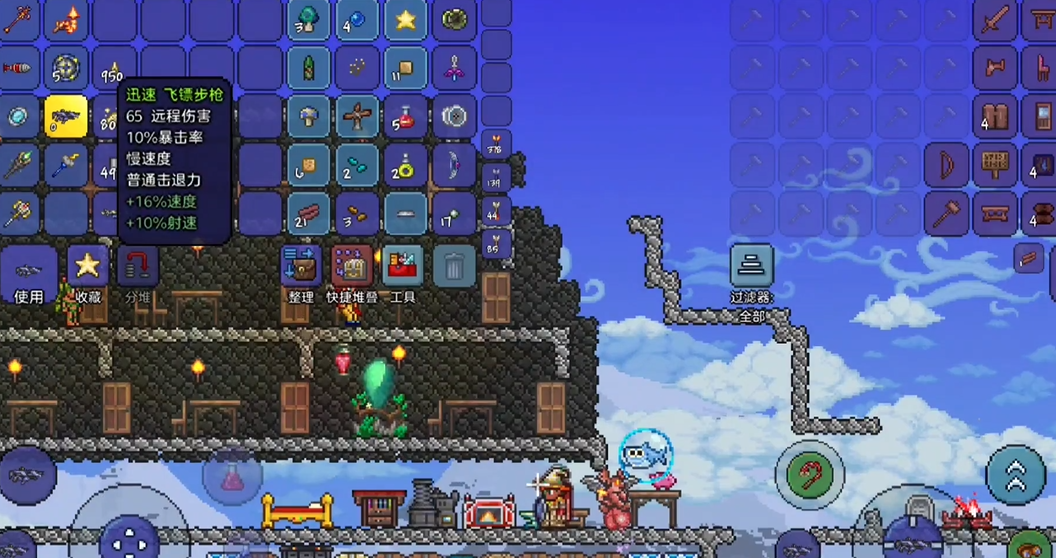Tap the candy cane grappling hook button
This screenshot has height=558, width=1056.
810,473
